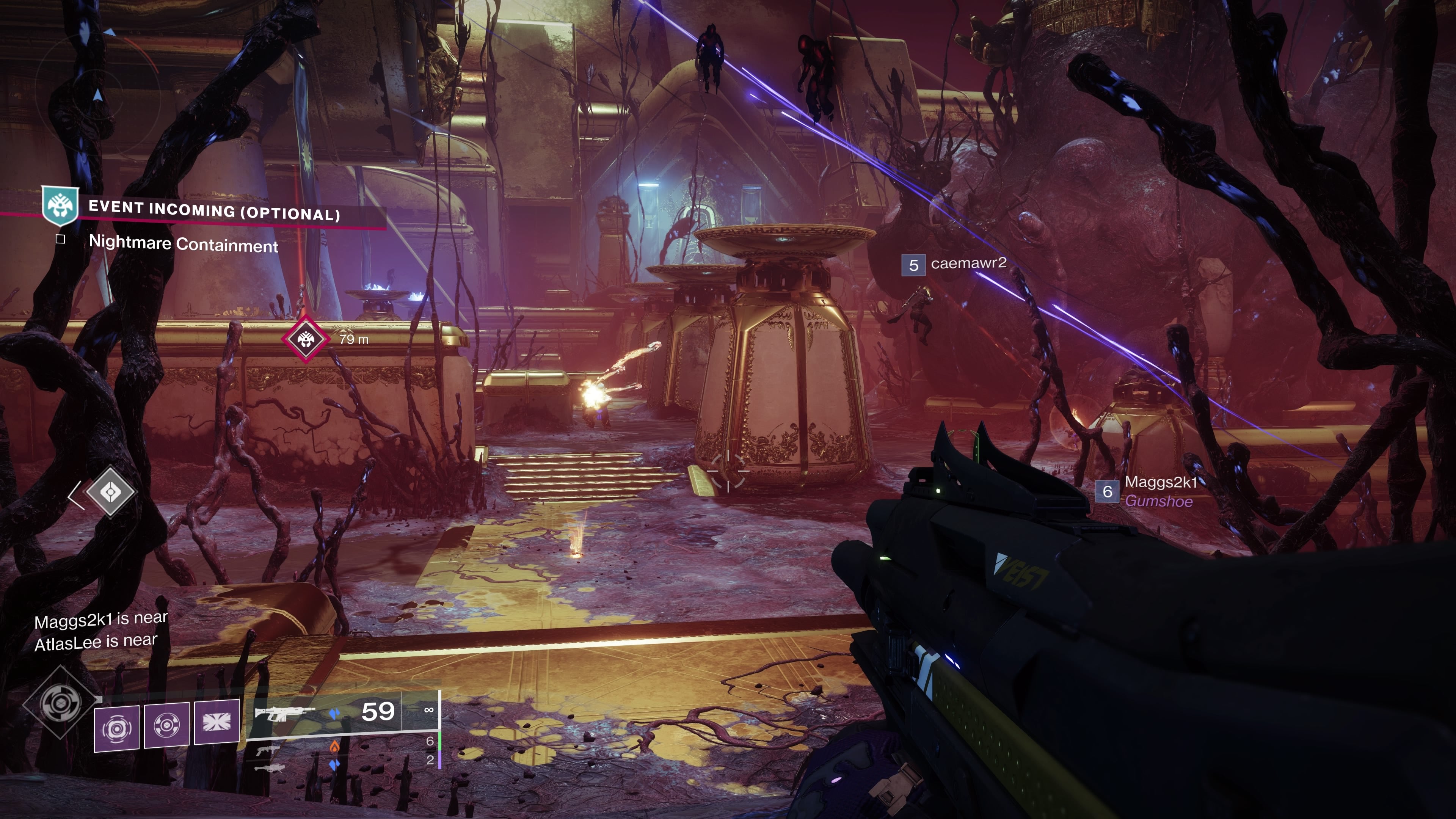1456x819 pixels.
Task: Select the pink event waypoint marker
Action: pyautogui.click(x=306, y=339)
